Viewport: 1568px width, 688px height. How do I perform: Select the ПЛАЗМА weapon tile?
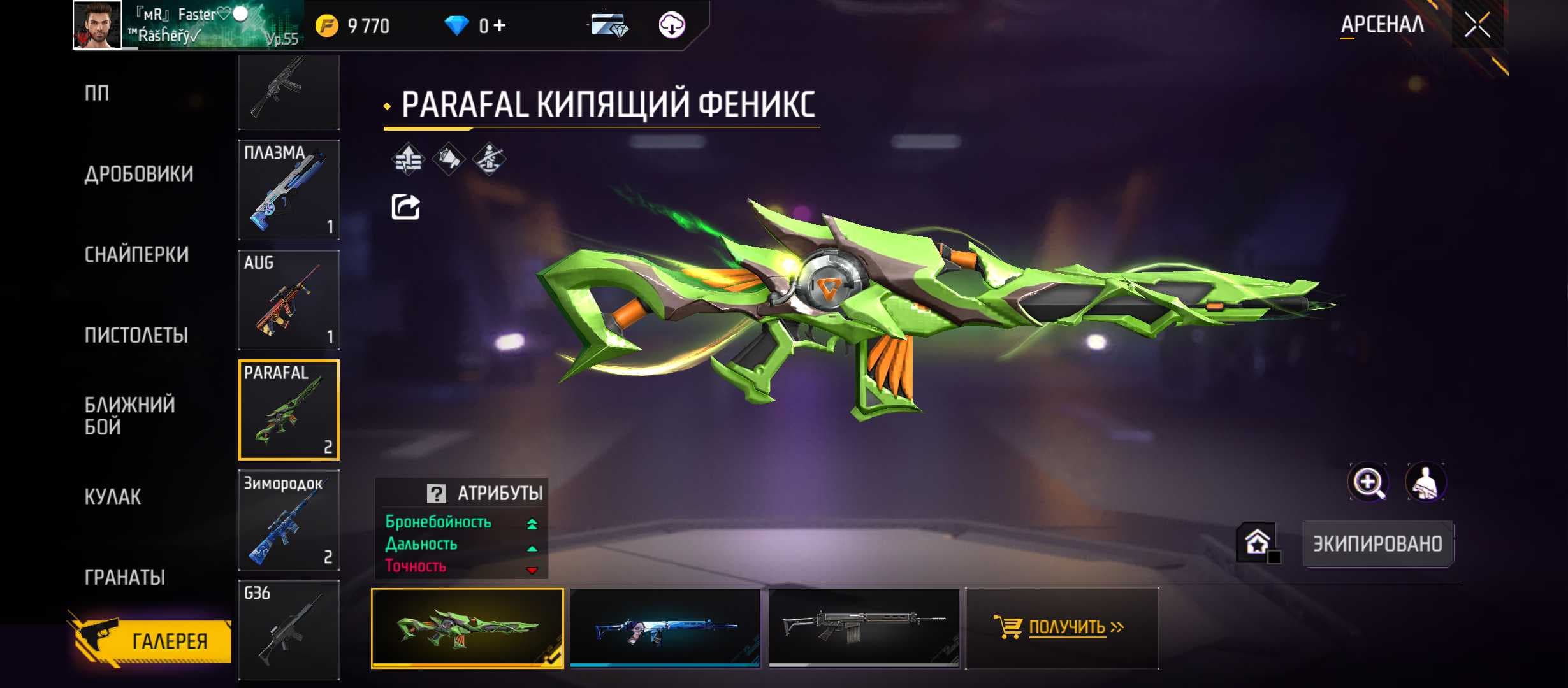click(289, 189)
